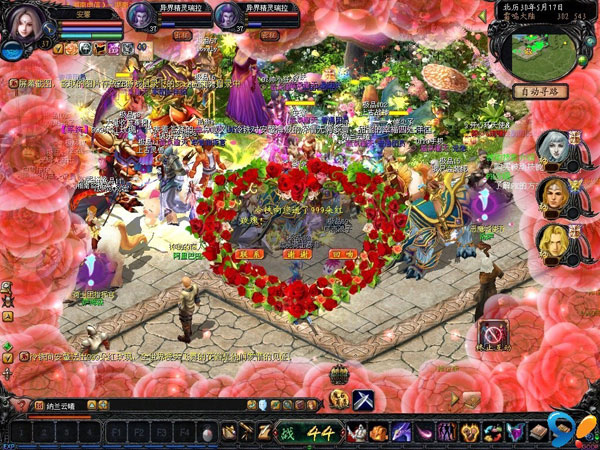The width and height of the screenshot is (600, 450).
Task: Click the round golden icon above the hotbar
Action: point(338,398)
